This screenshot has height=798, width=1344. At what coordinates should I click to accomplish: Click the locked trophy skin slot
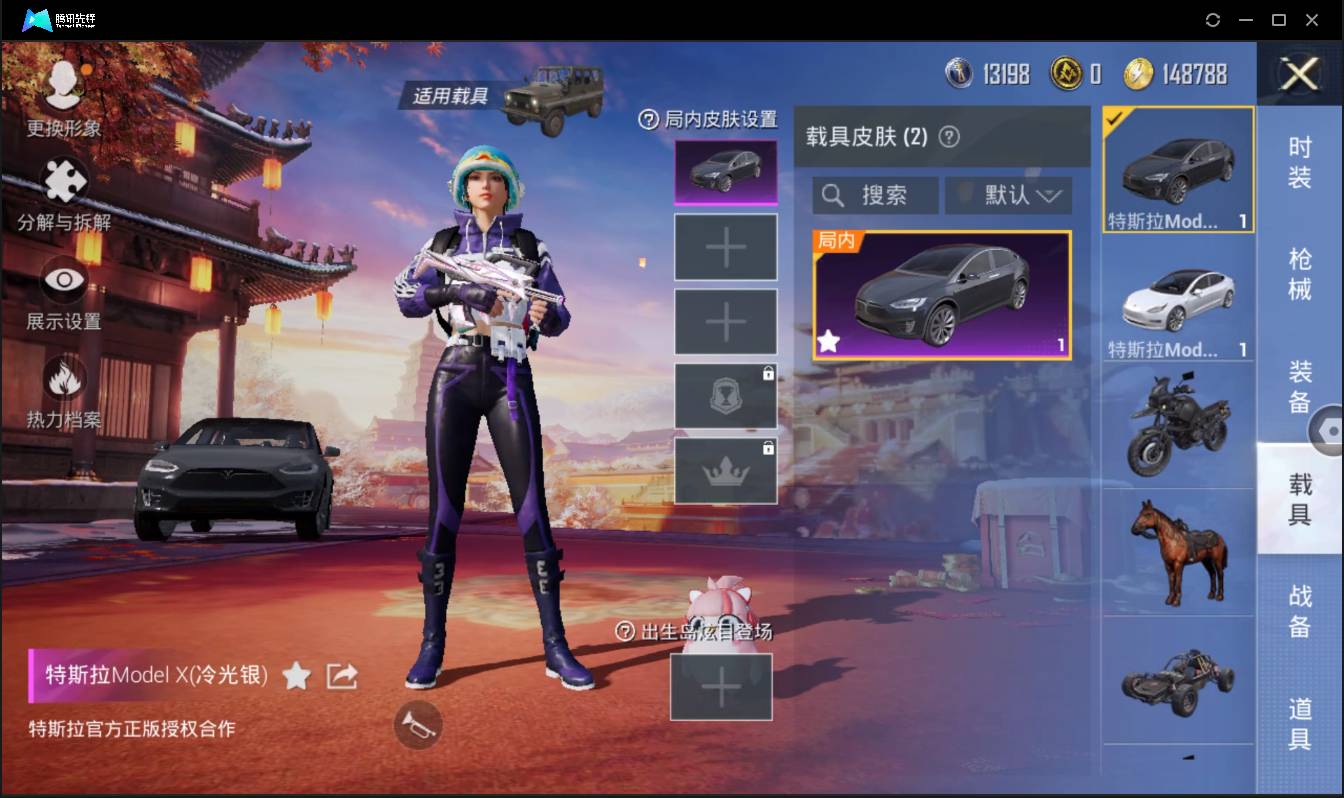click(726, 395)
